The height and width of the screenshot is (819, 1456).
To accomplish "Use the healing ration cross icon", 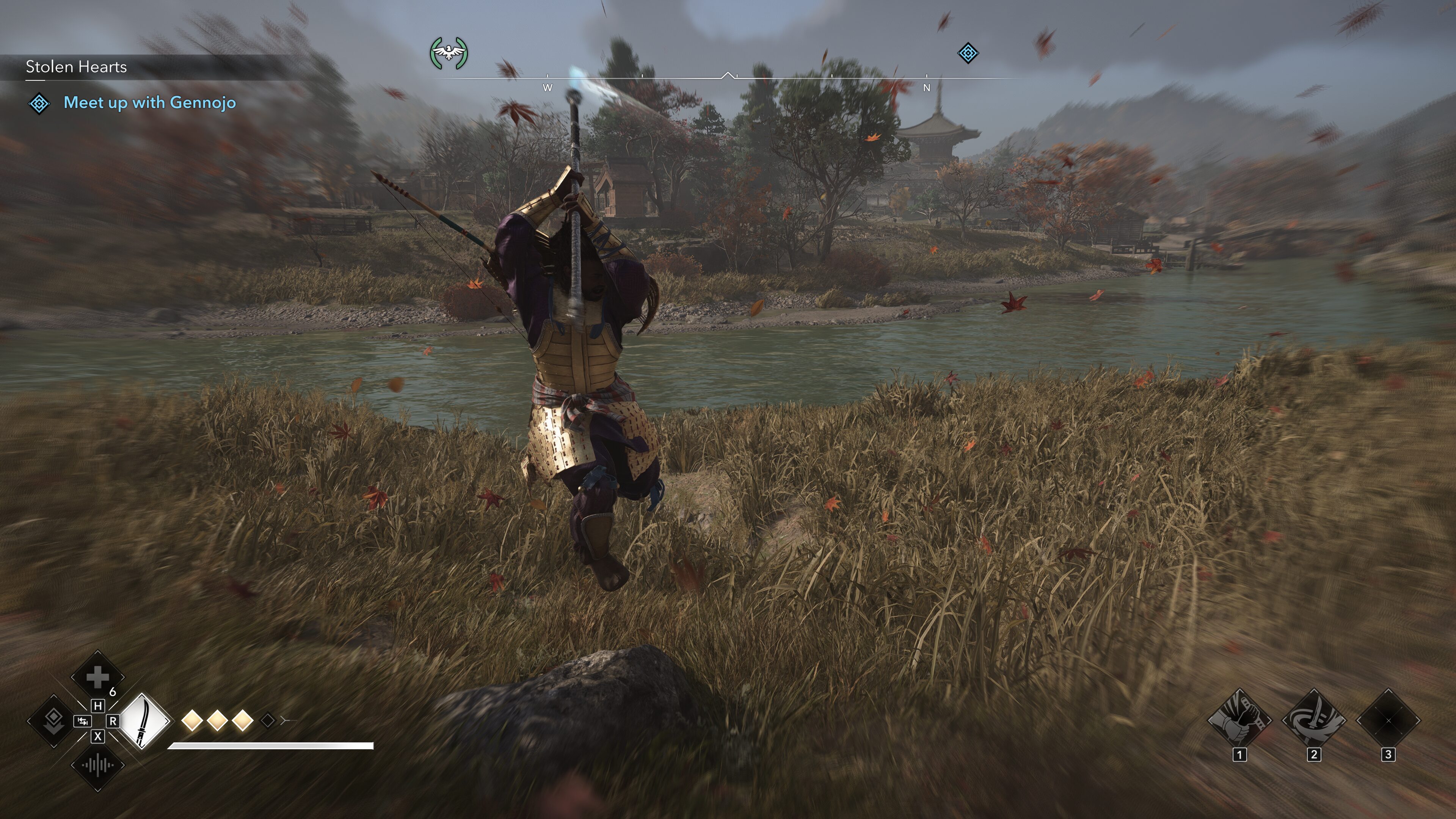I will (97, 676).
